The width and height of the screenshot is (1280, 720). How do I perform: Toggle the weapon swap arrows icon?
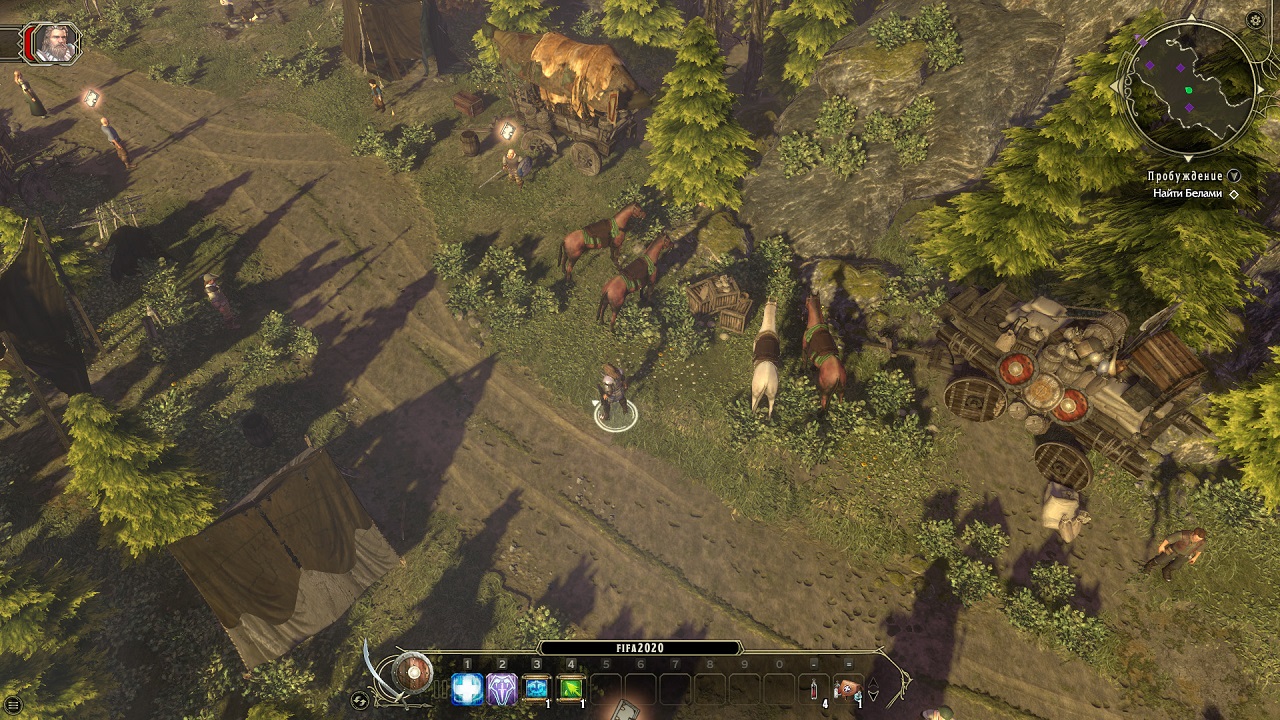click(x=360, y=700)
